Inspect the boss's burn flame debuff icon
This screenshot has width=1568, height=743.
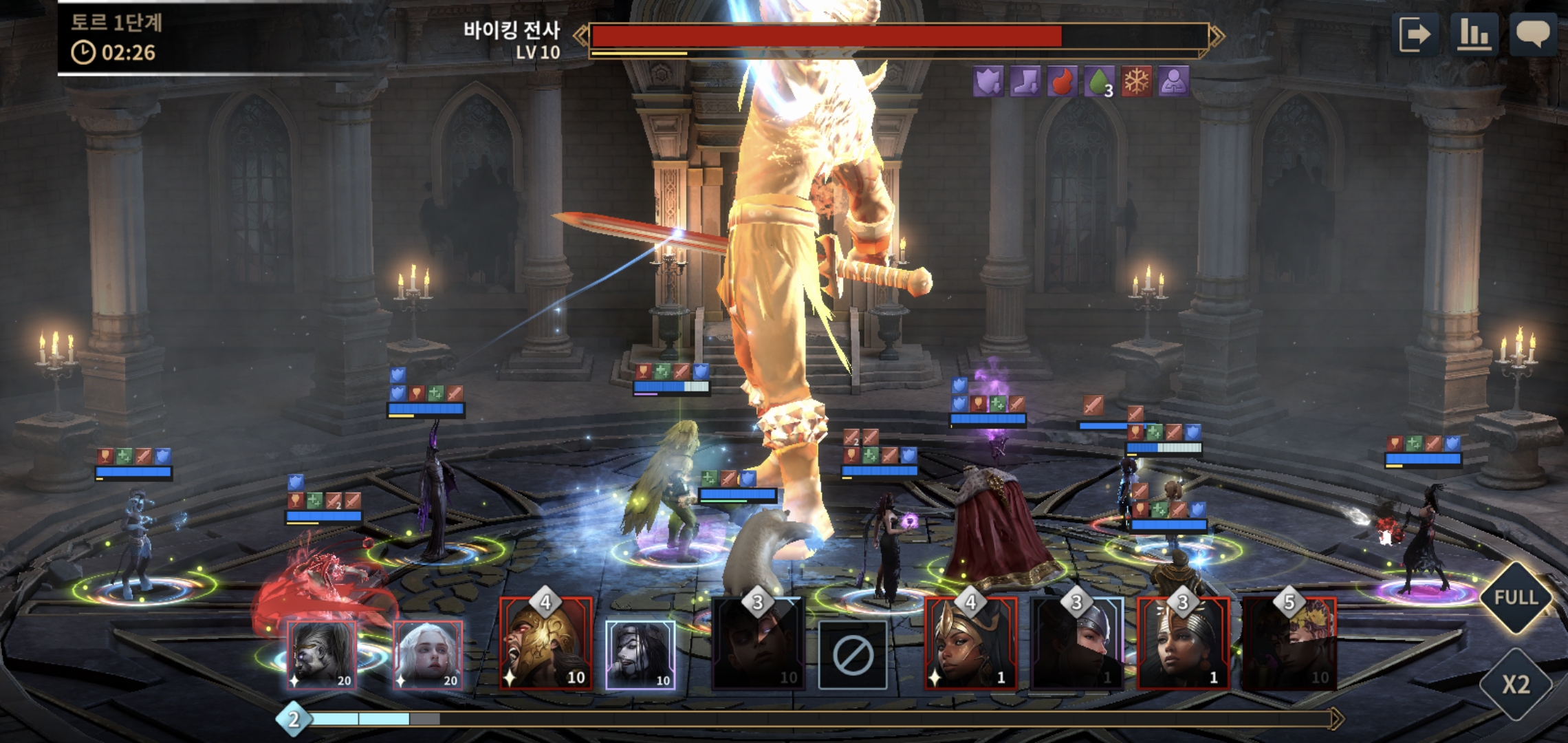click(1063, 82)
